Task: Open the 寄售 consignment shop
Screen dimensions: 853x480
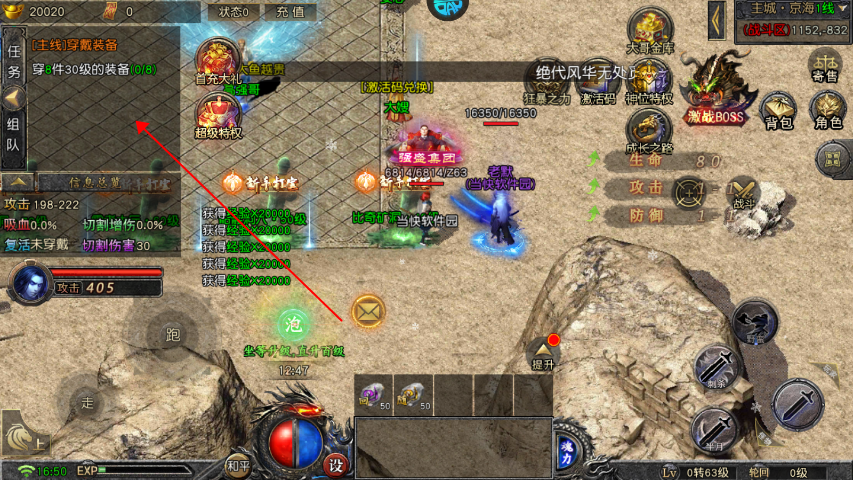Action: point(825,64)
